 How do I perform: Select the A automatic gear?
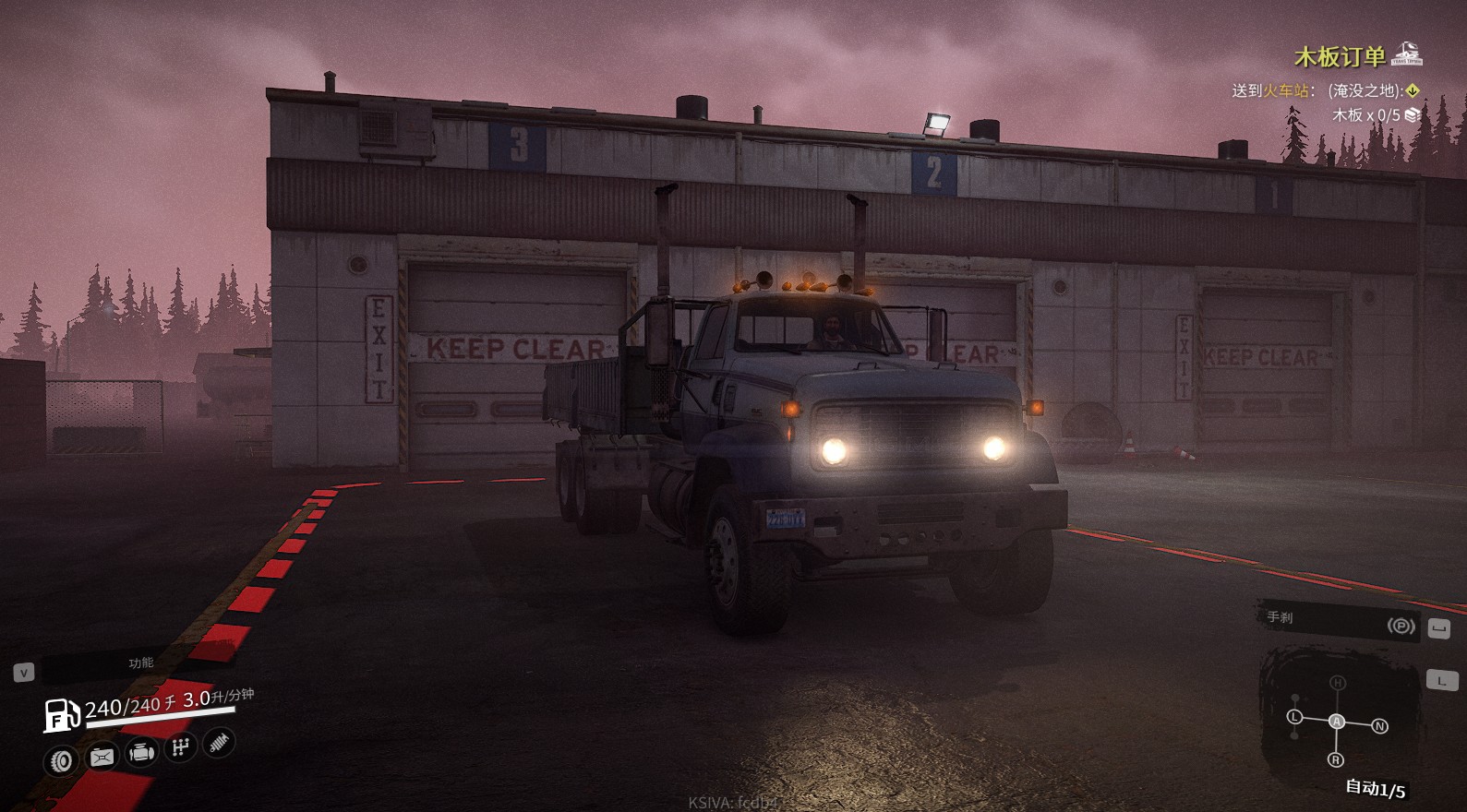tap(1337, 722)
